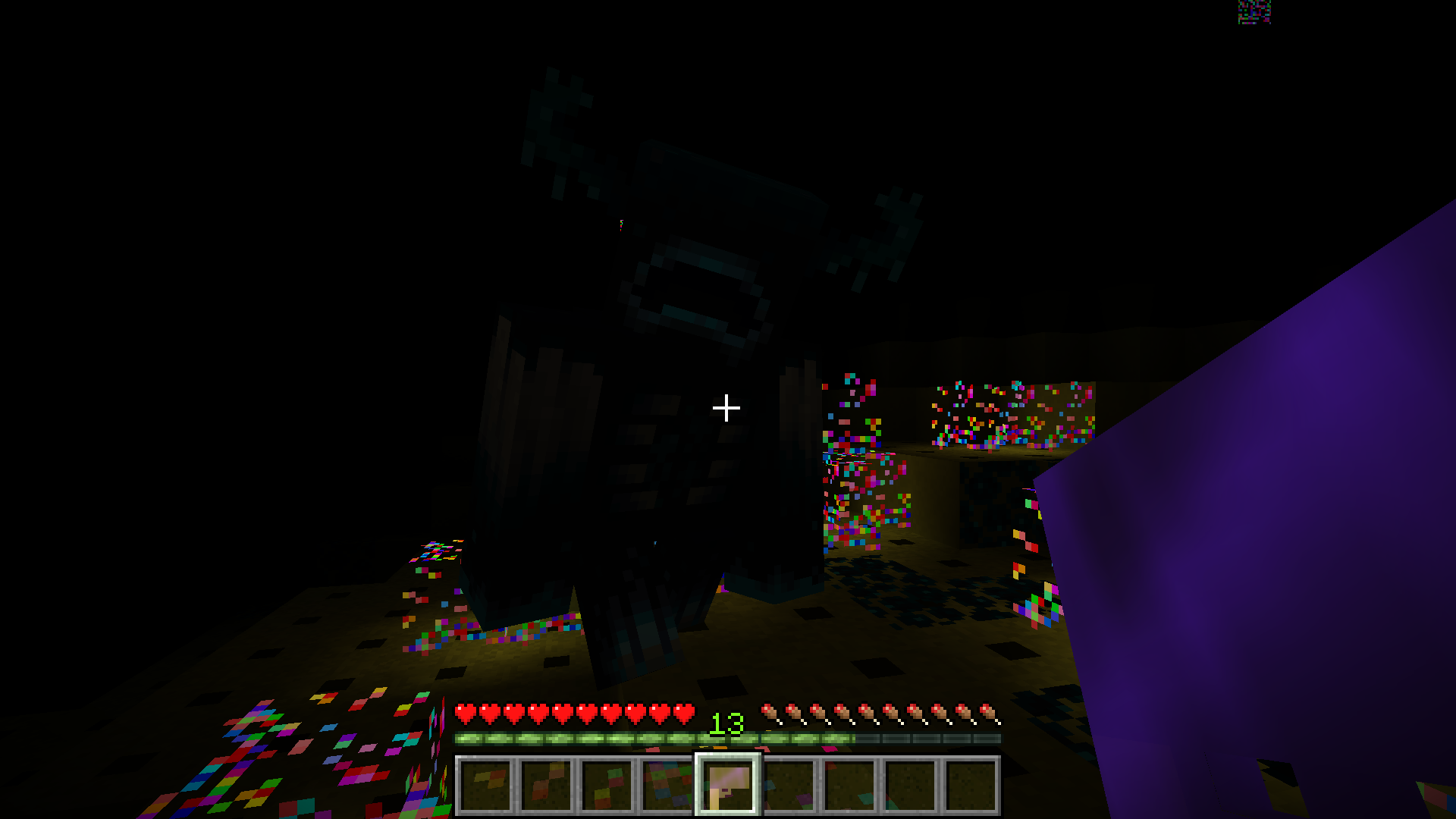The height and width of the screenshot is (819, 1456).
Task: Click the leftmost red heart icon
Action: pos(464,713)
